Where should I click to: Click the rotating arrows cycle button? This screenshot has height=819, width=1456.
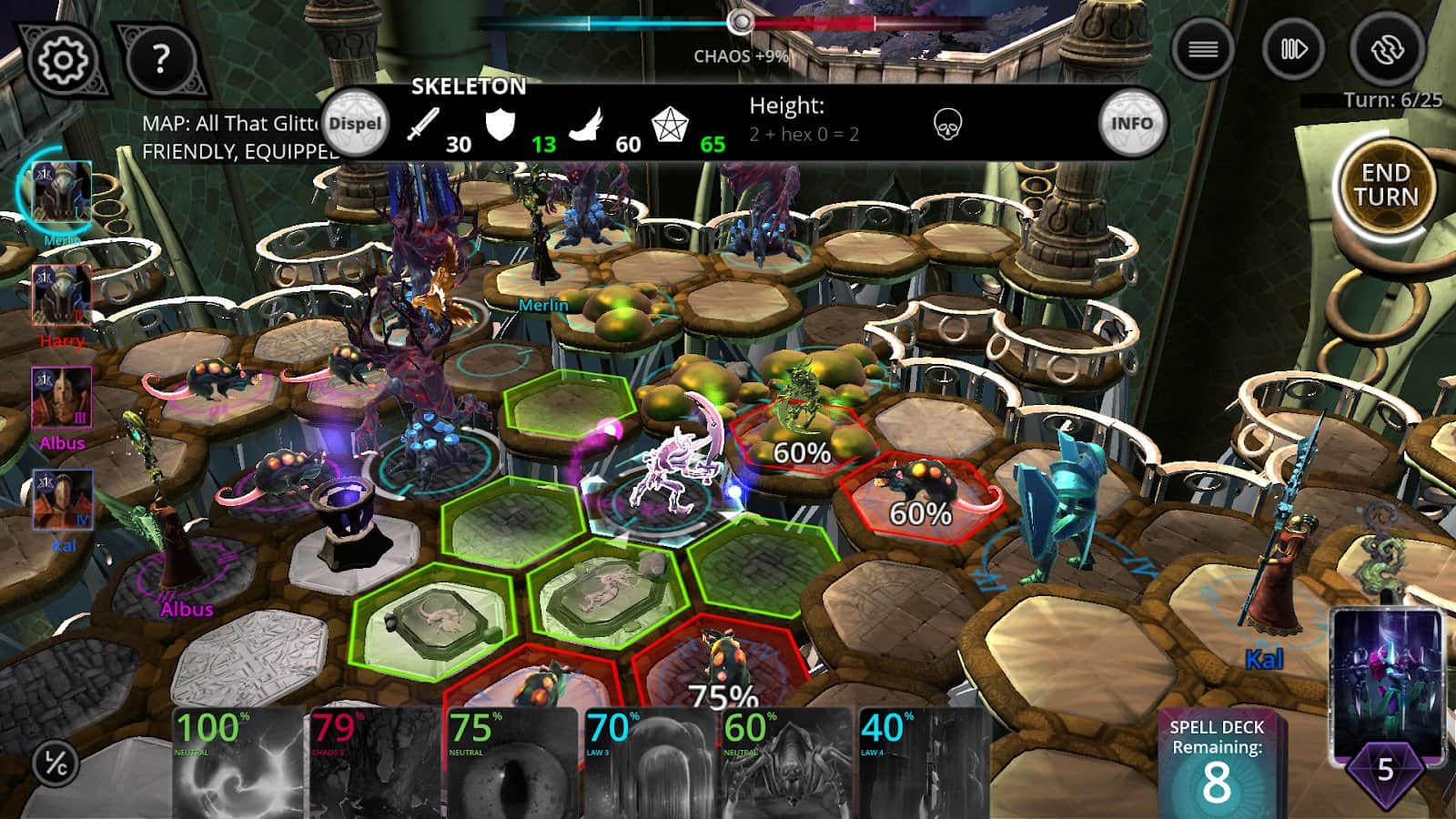tap(1386, 49)
